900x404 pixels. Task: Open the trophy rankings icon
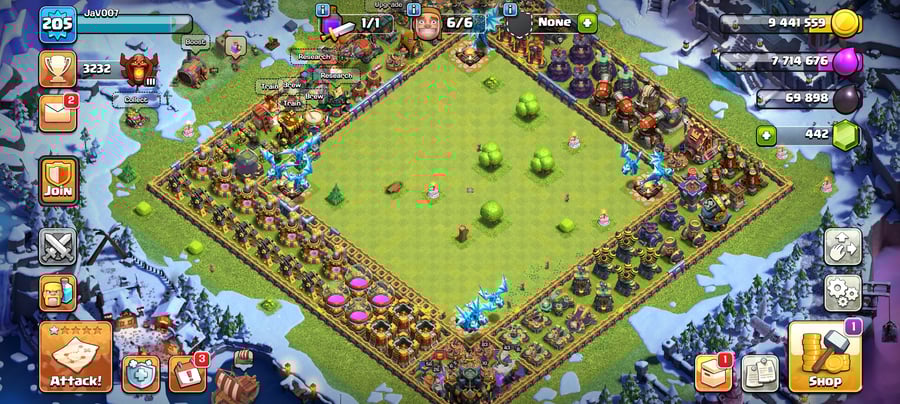pyautogui.click(x=58, y=68)
